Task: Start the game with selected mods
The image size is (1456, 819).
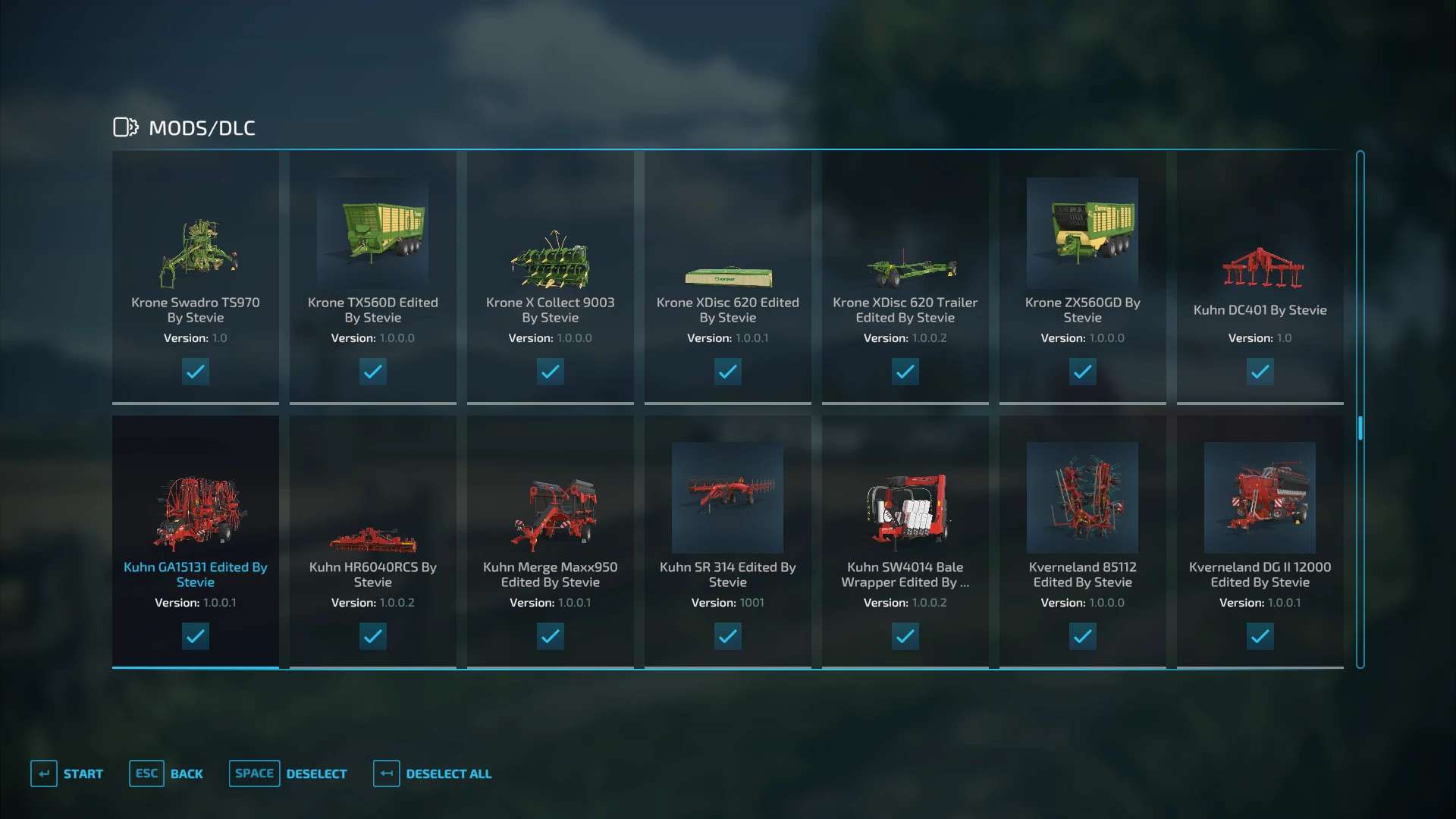Action: point(67,773)
